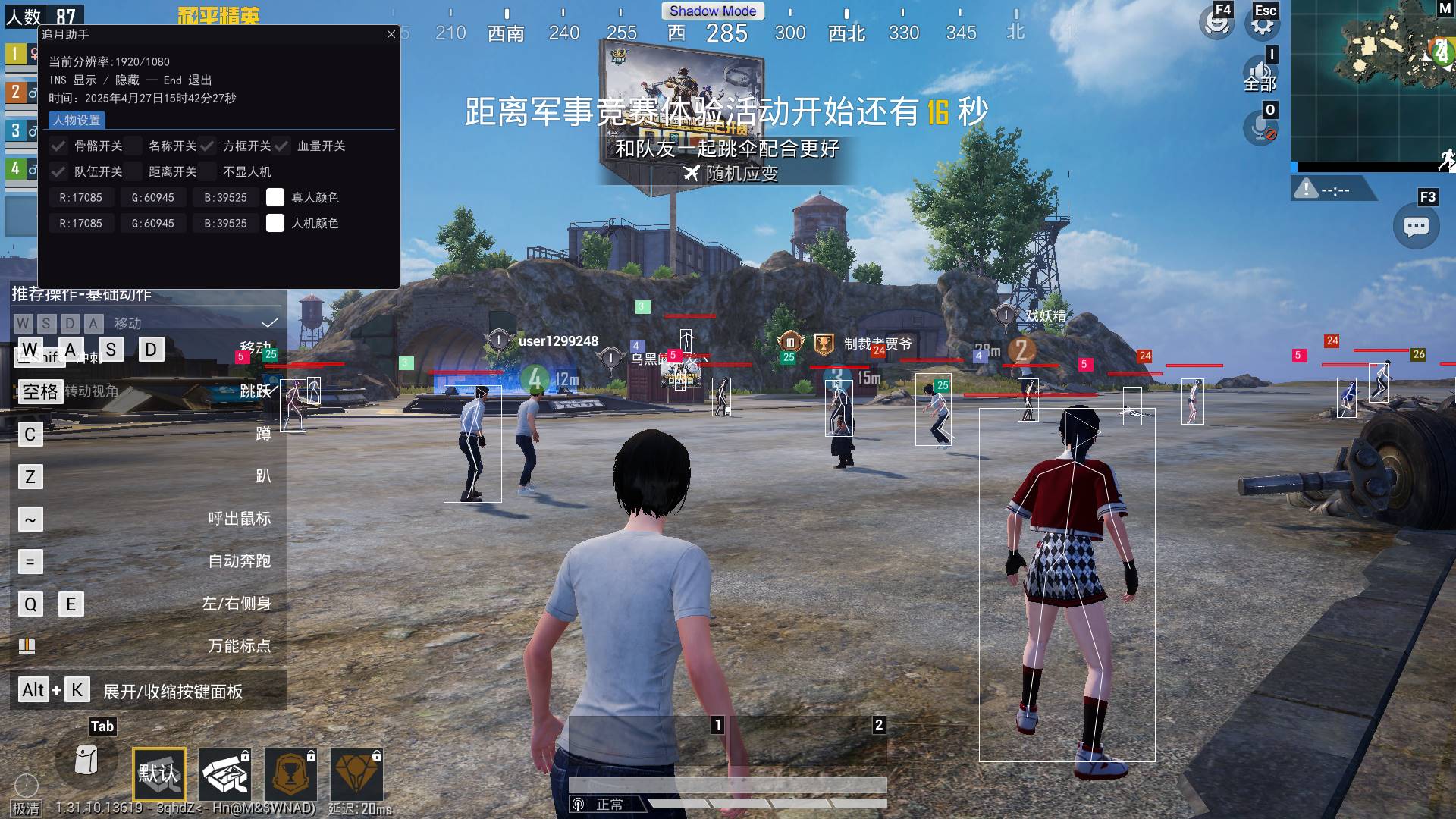
Task: Open the smiley face icon beside settings
Action: click(x=1217, y=24)
